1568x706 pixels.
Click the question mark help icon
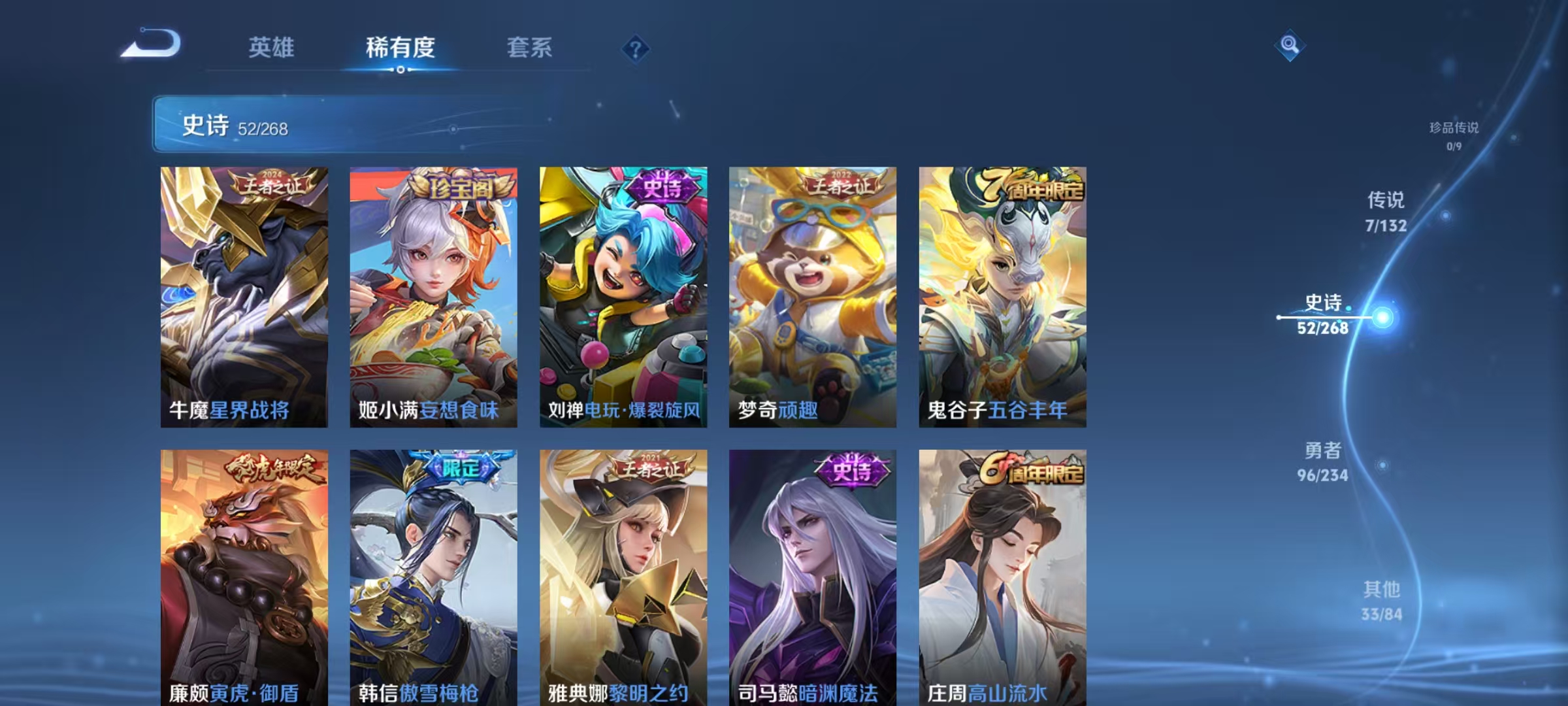[x=634, y=48]
